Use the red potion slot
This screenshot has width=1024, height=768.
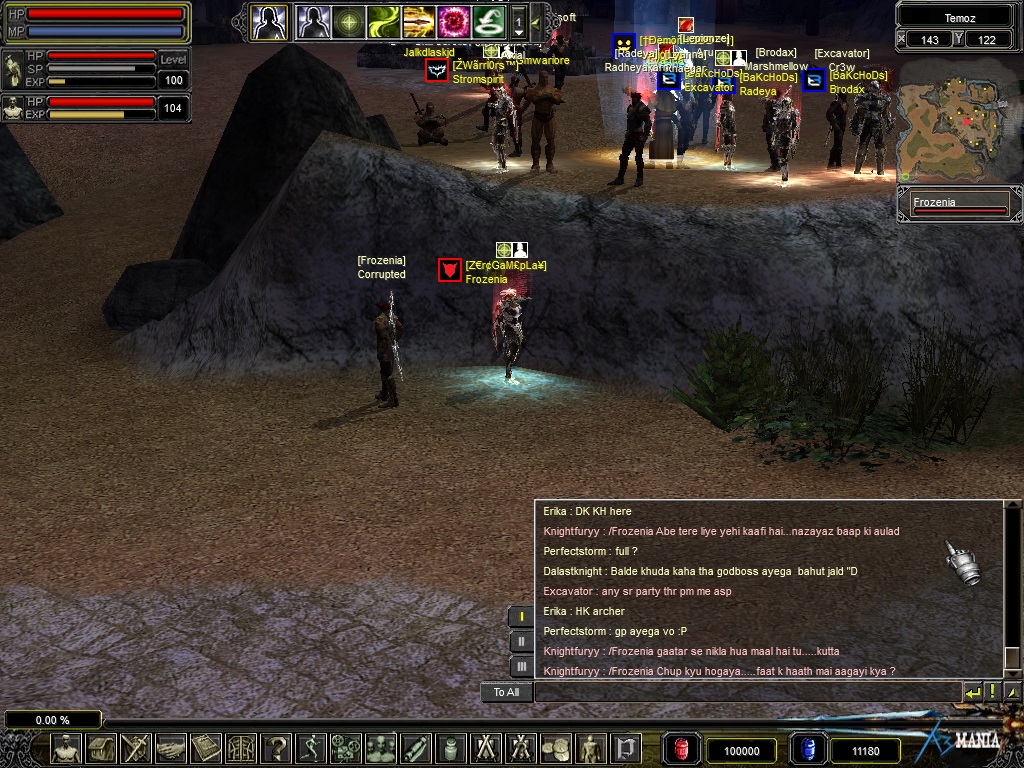[683, 749]
